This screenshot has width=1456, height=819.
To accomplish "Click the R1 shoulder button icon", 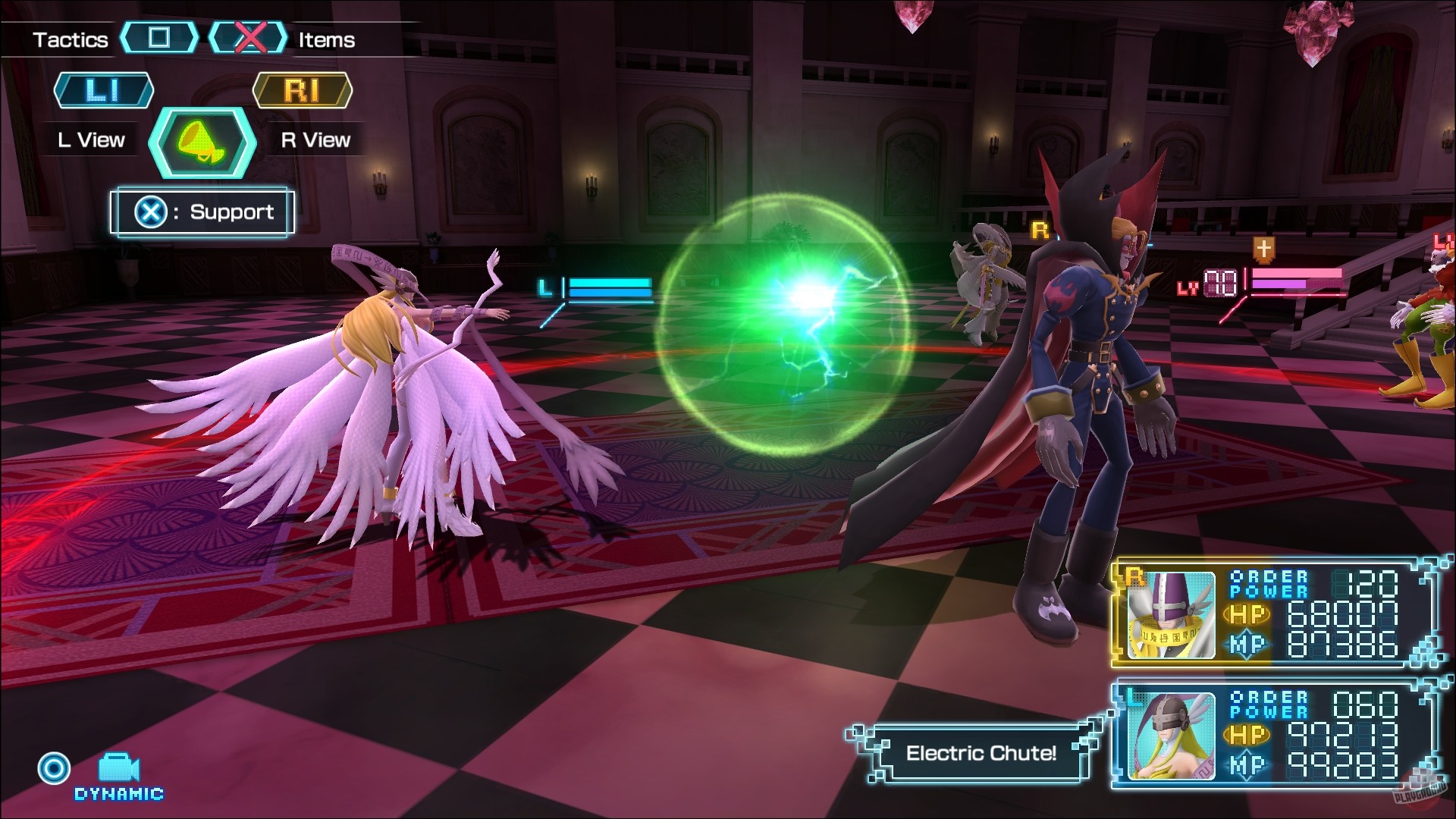I will pyautogui.click(x=302, y=90).
